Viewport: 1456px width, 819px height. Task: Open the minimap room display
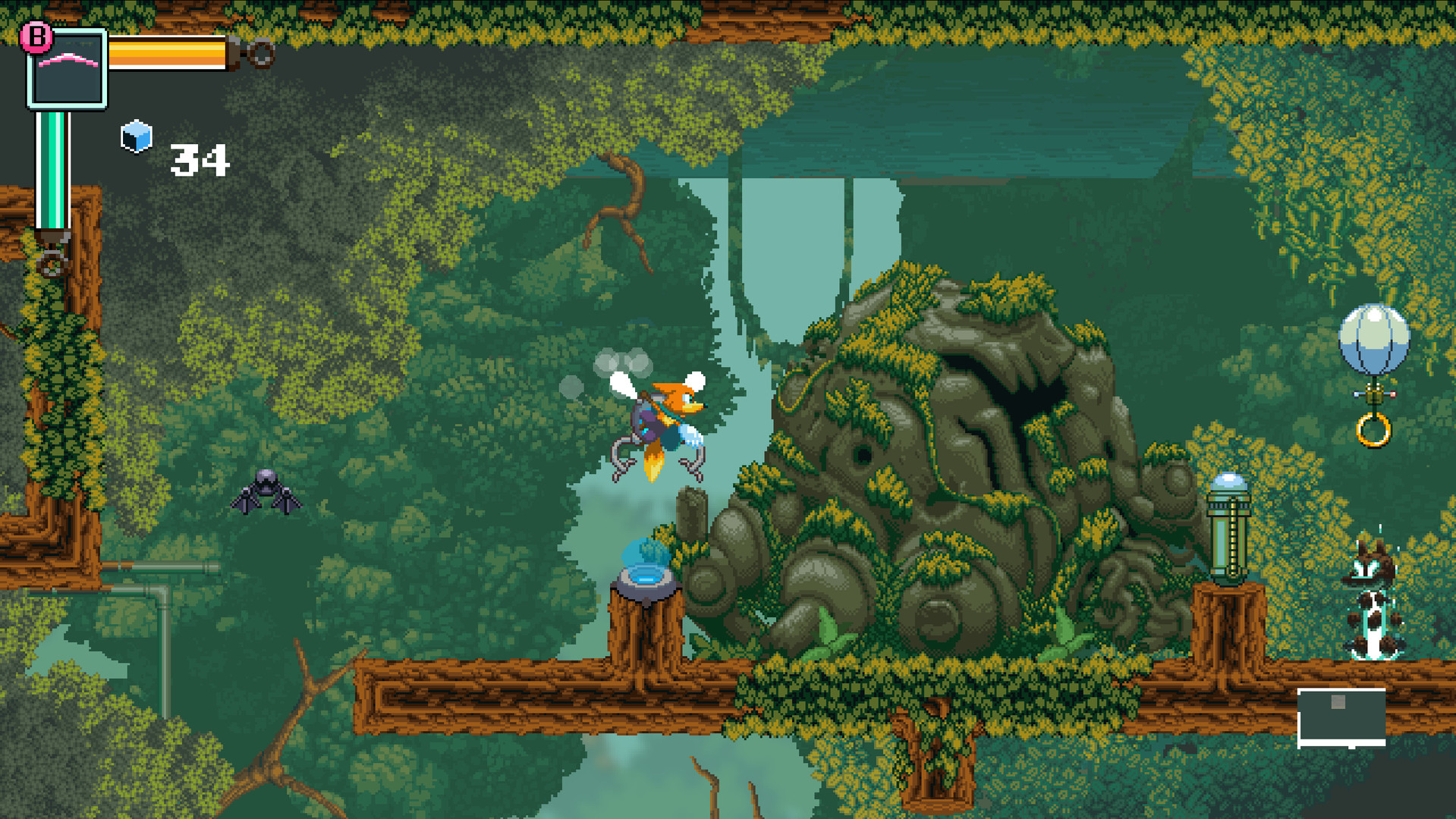click(x=1341, y=717)
